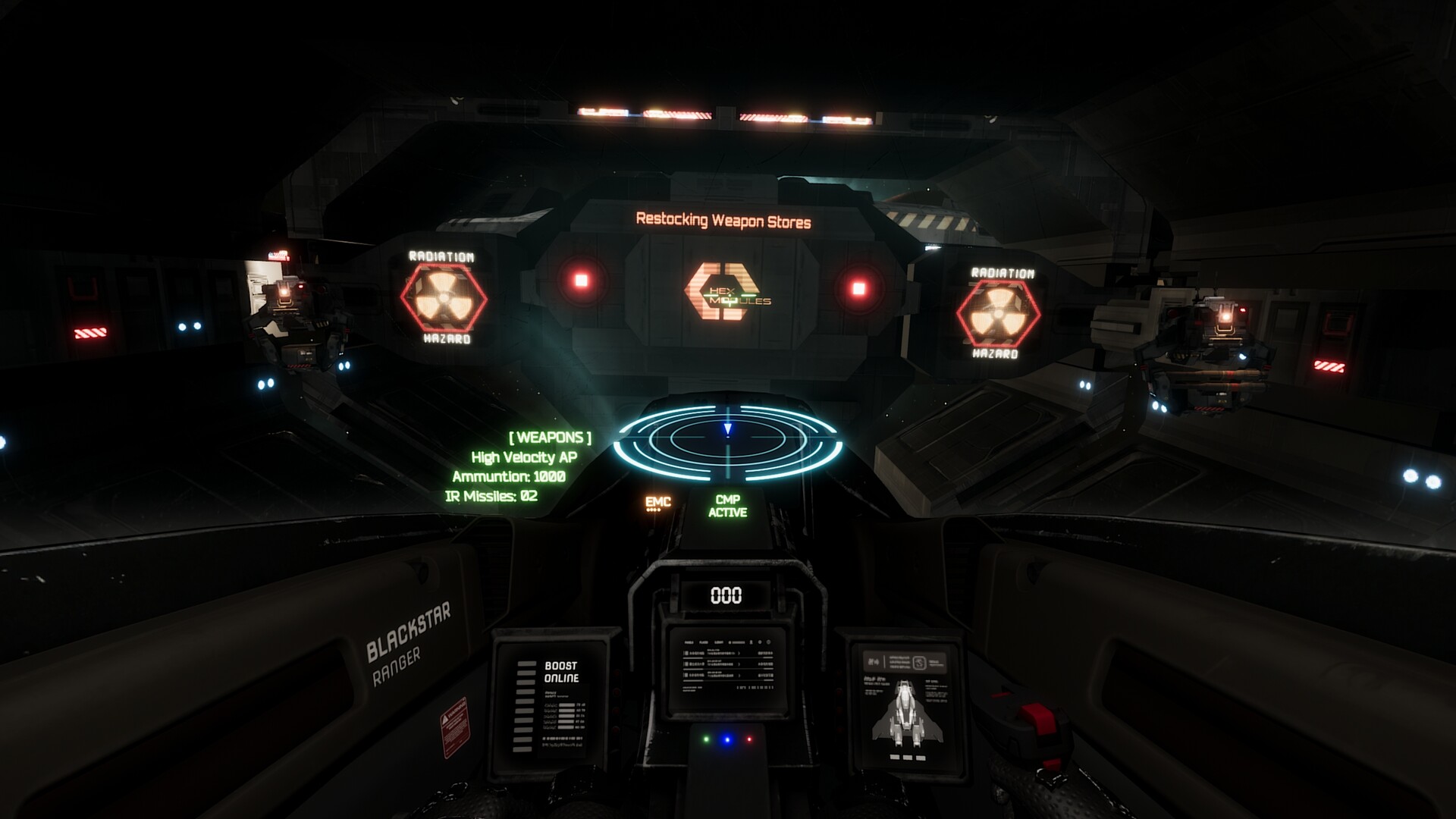Expand the third console list entry chevron
This screenshot has width=1456, height=819.
click(x=739, y=675)
